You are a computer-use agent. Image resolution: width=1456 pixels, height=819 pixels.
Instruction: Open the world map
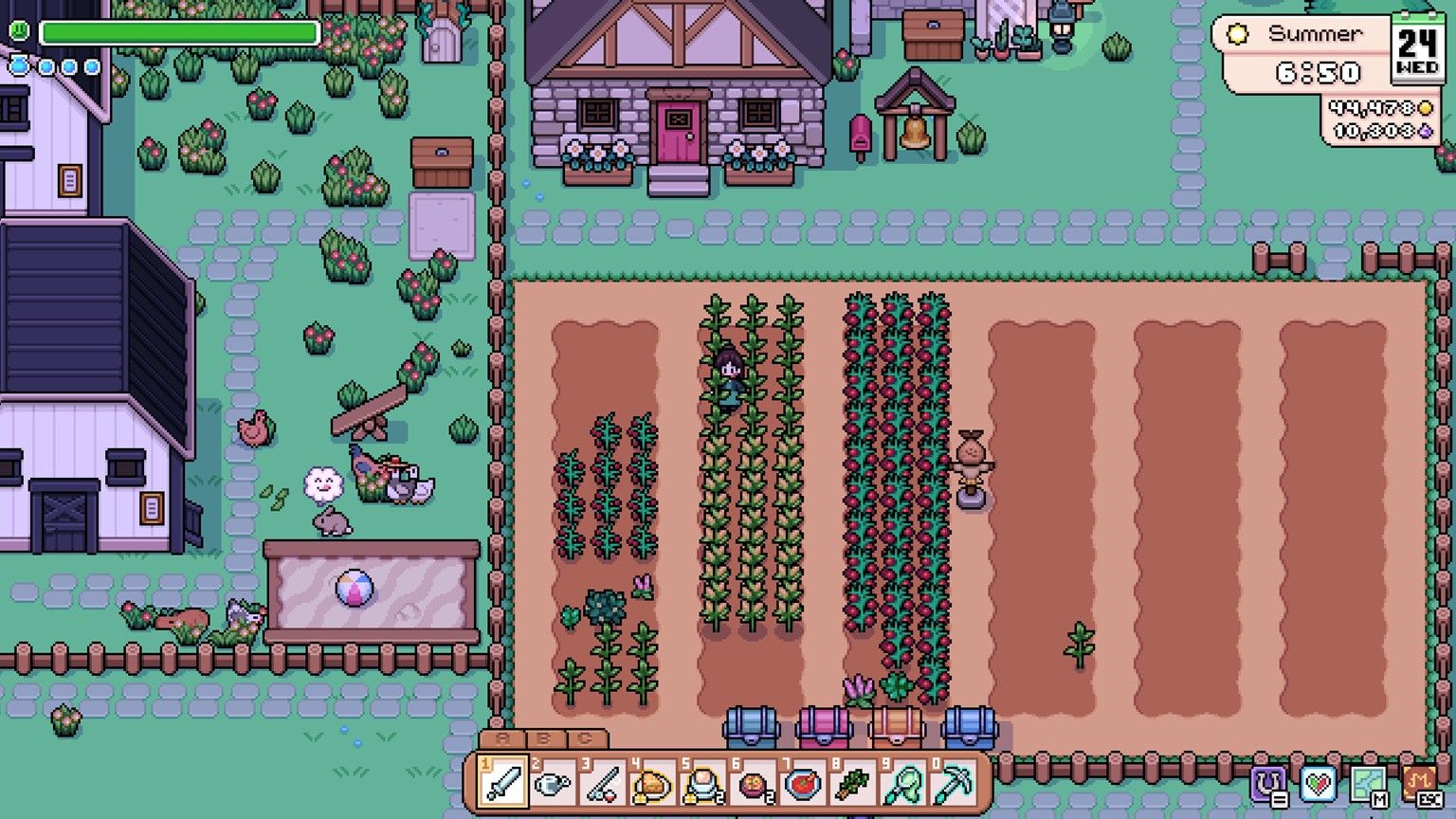(1368, 785)
